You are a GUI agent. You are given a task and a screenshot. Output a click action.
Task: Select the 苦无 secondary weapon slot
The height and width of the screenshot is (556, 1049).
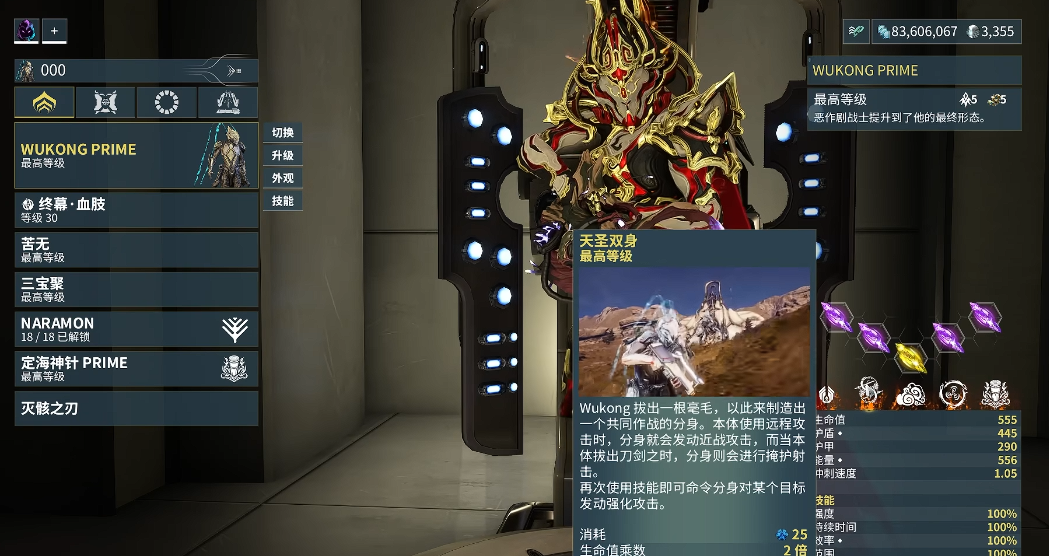tap(136, 250)
